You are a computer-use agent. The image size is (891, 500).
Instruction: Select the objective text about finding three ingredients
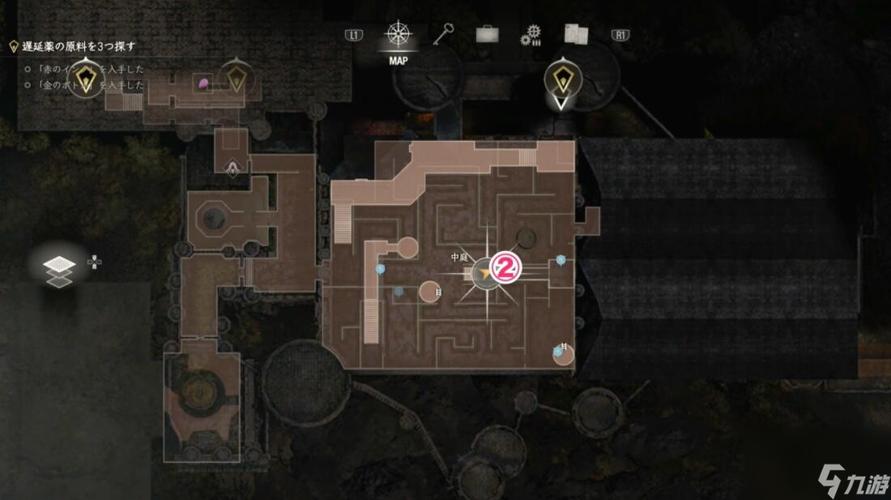click(77, 46)
